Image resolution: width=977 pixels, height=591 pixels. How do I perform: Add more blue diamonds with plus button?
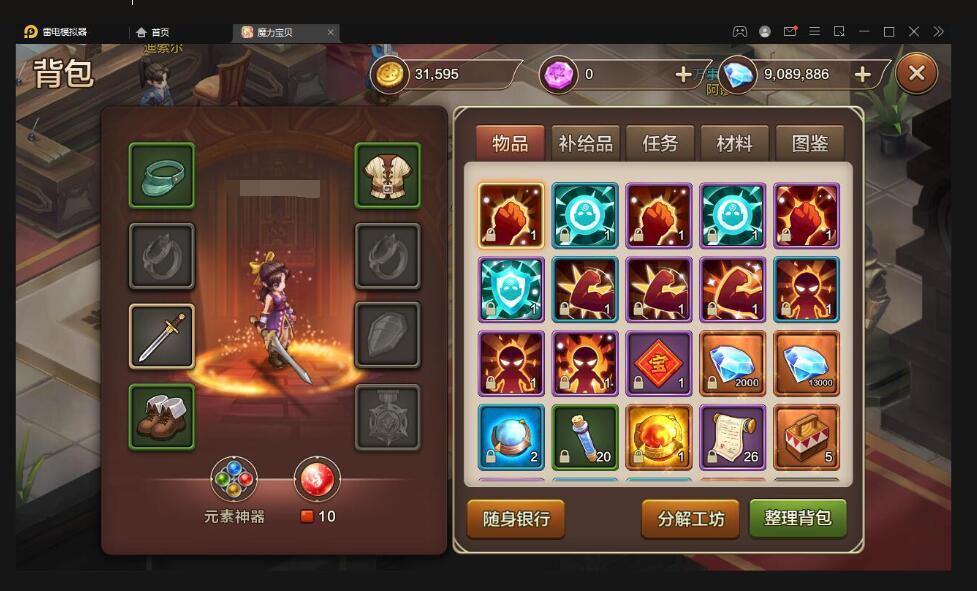coord(863,74)
